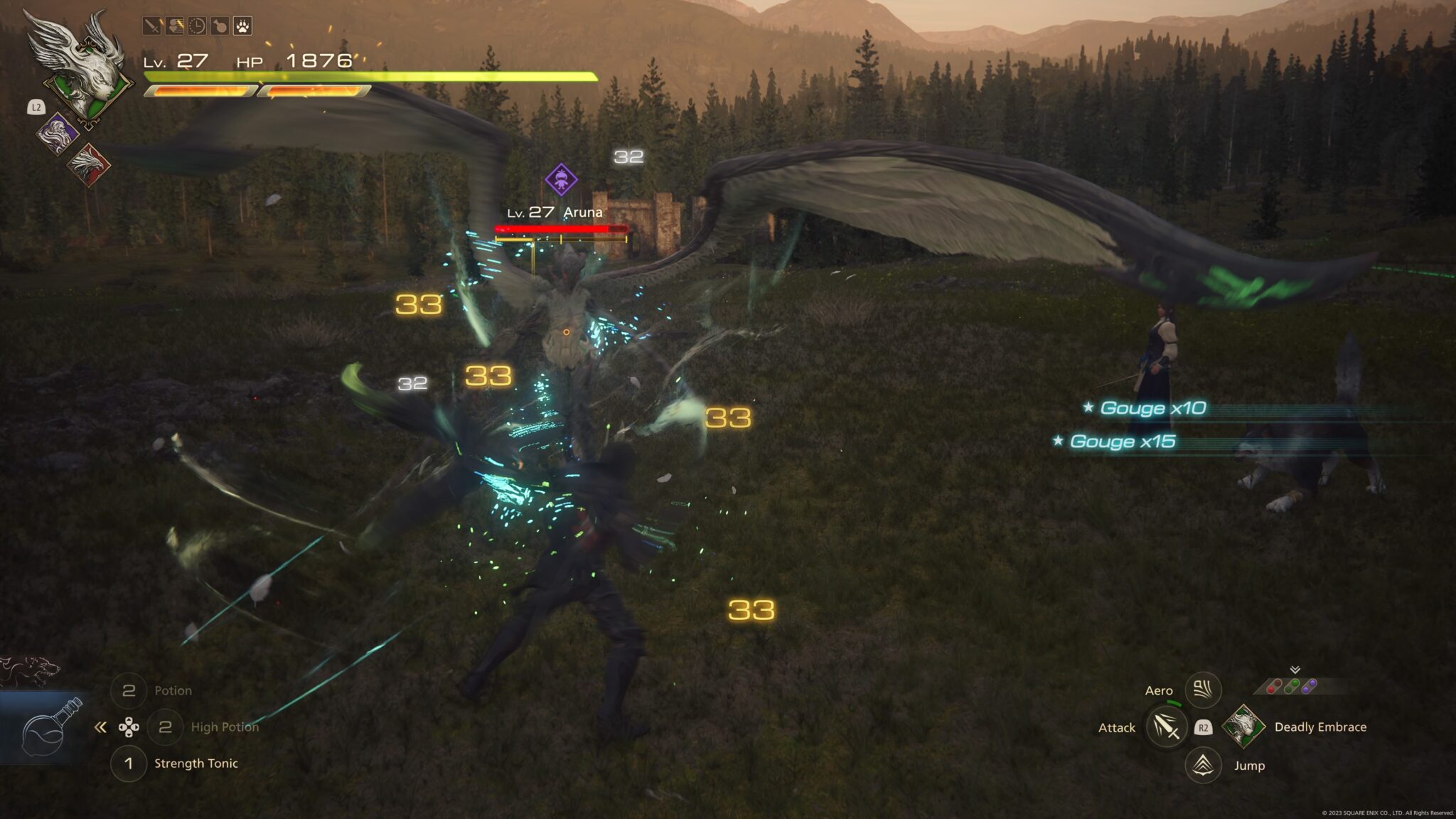Viewport: 1456px width, 819px height.
Task: Select the purple enemy target marker above Aruna
Action: (561, 179)
